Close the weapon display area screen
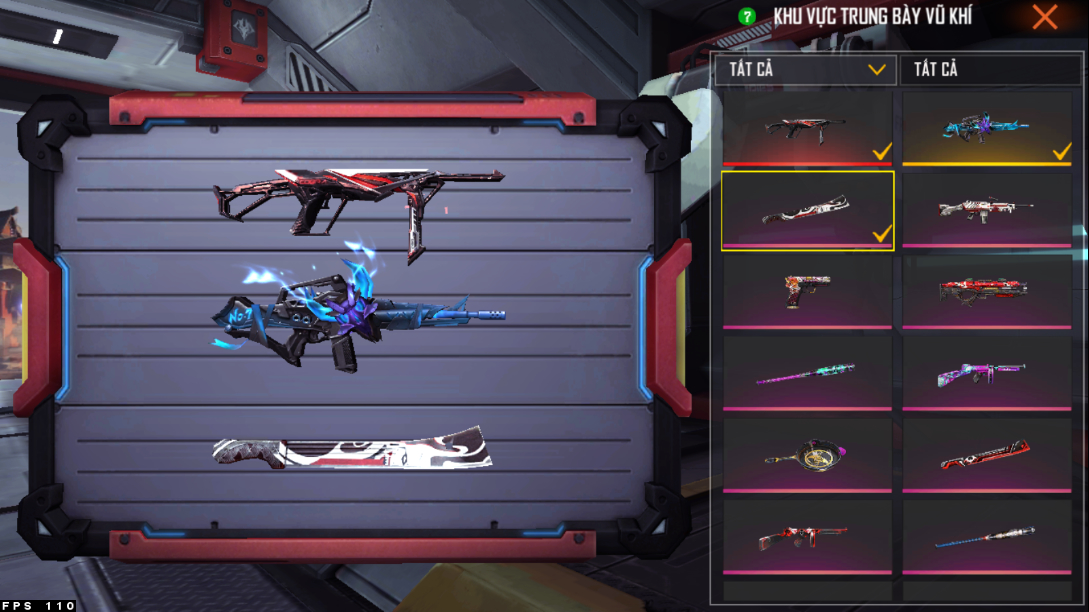This screenshot has height=612, width=1089. [1045, 17]
